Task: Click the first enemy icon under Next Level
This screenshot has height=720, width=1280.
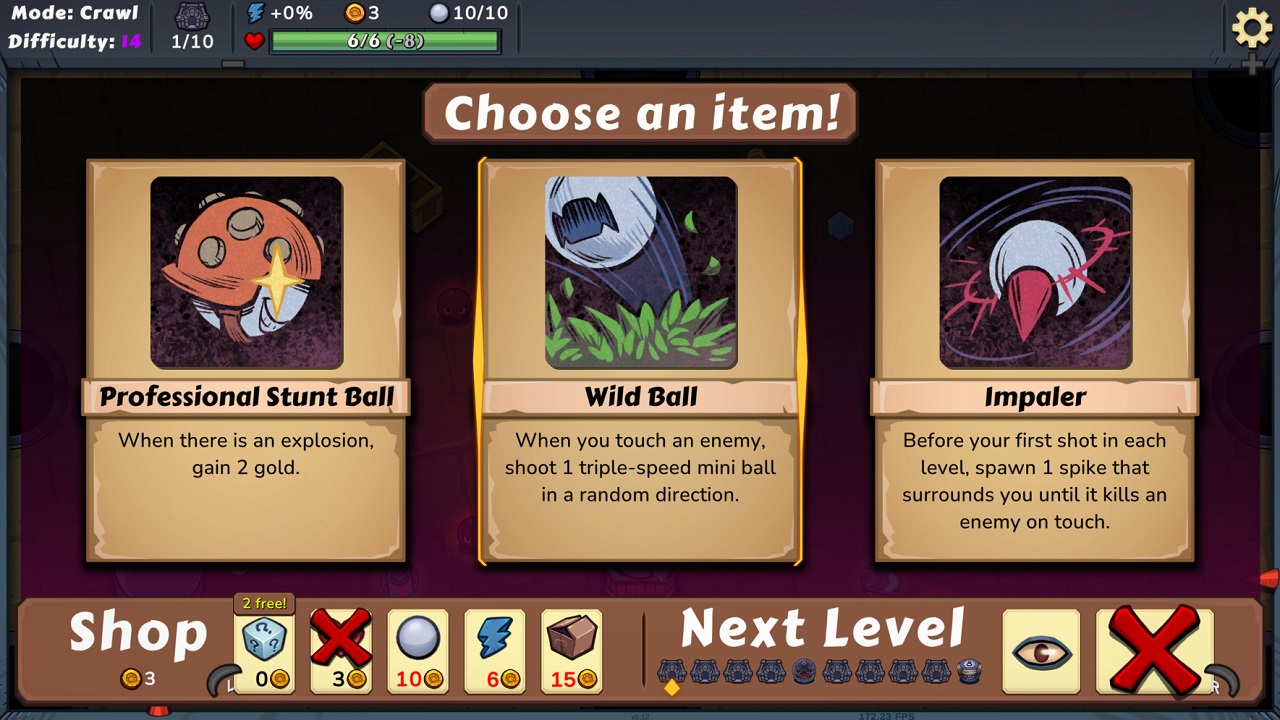Action: (673, 670)
